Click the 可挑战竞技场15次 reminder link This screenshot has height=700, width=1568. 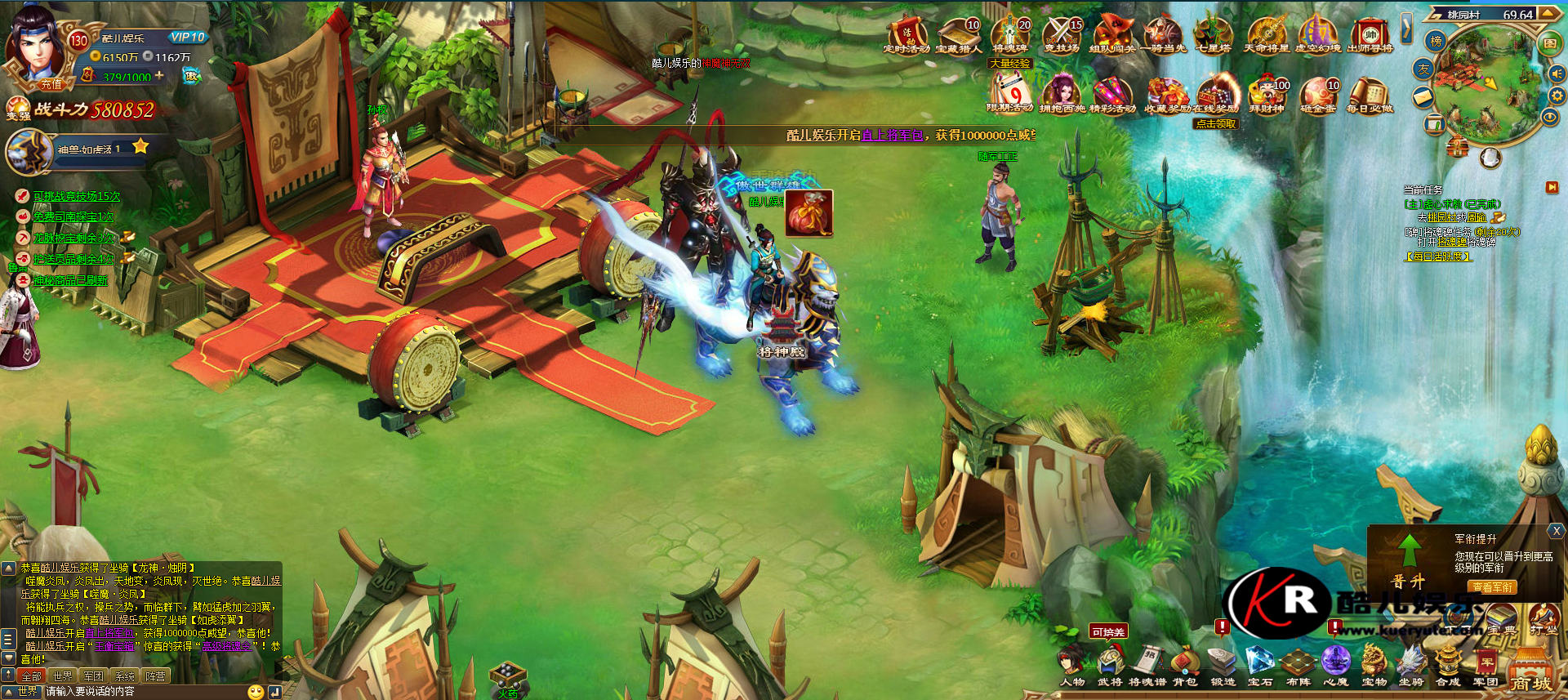pos(77,196)
